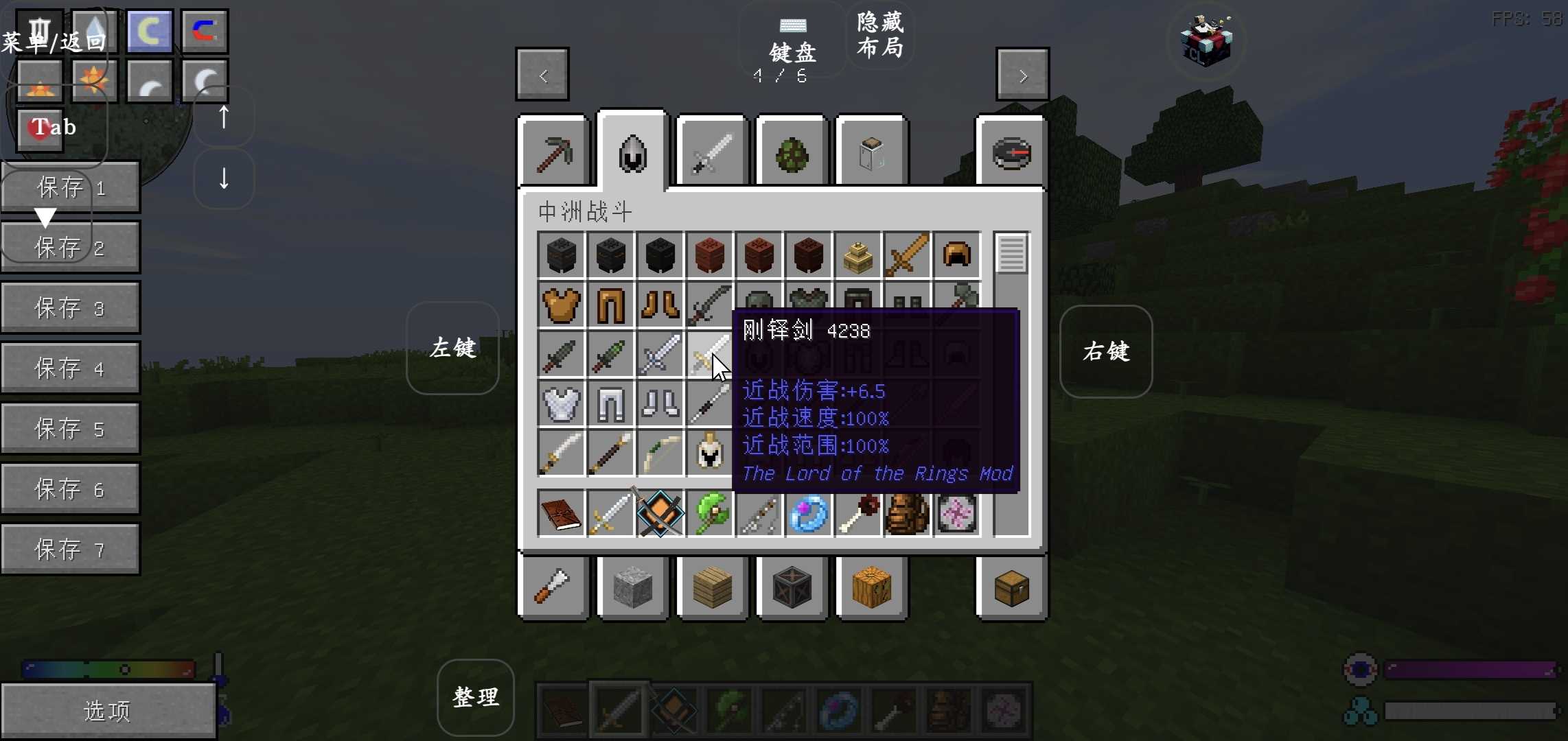
Task: Click the previous page arrow above the tabs
Action: click(542, 74)
